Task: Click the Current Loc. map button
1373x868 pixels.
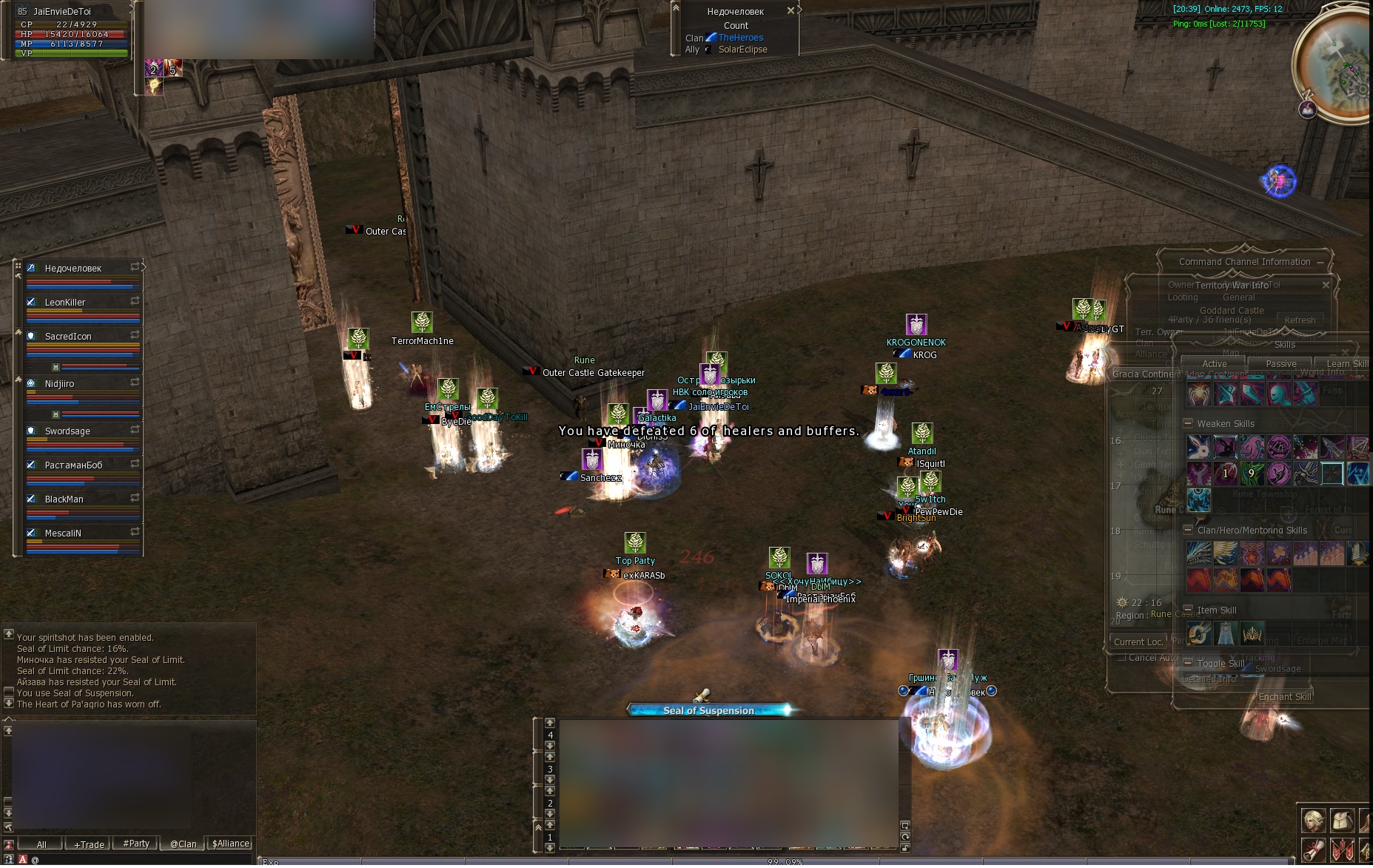Action: pyautogui.click(x=1138, y=642)
